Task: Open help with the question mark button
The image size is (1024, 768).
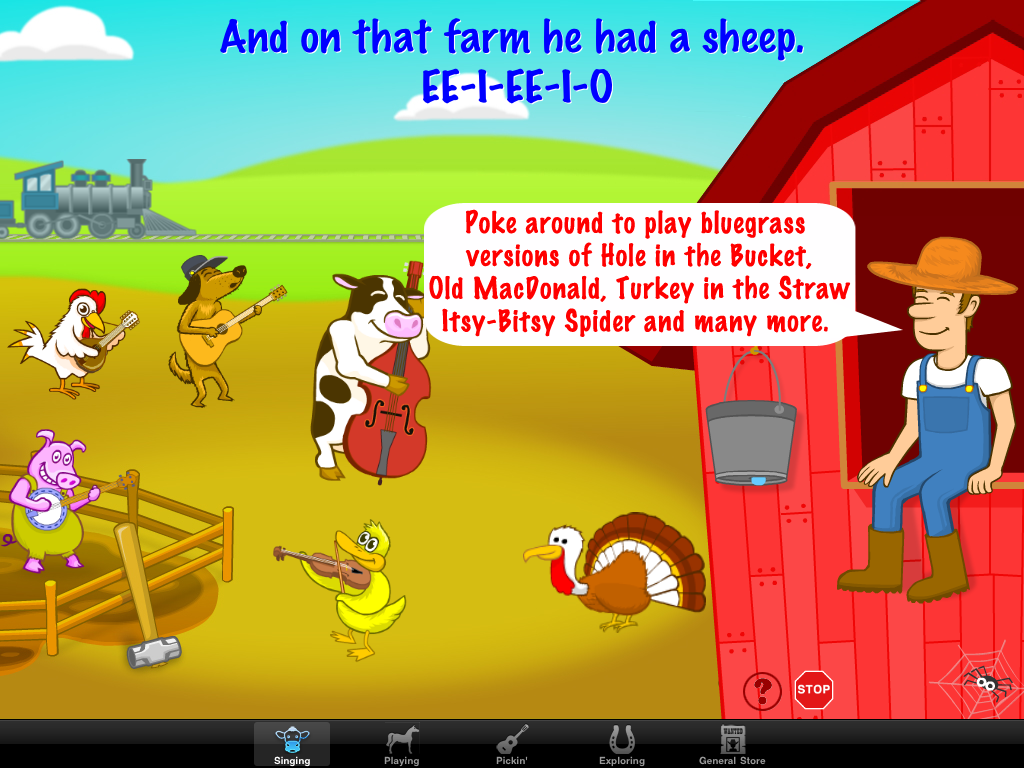Action: pos(762,689)
